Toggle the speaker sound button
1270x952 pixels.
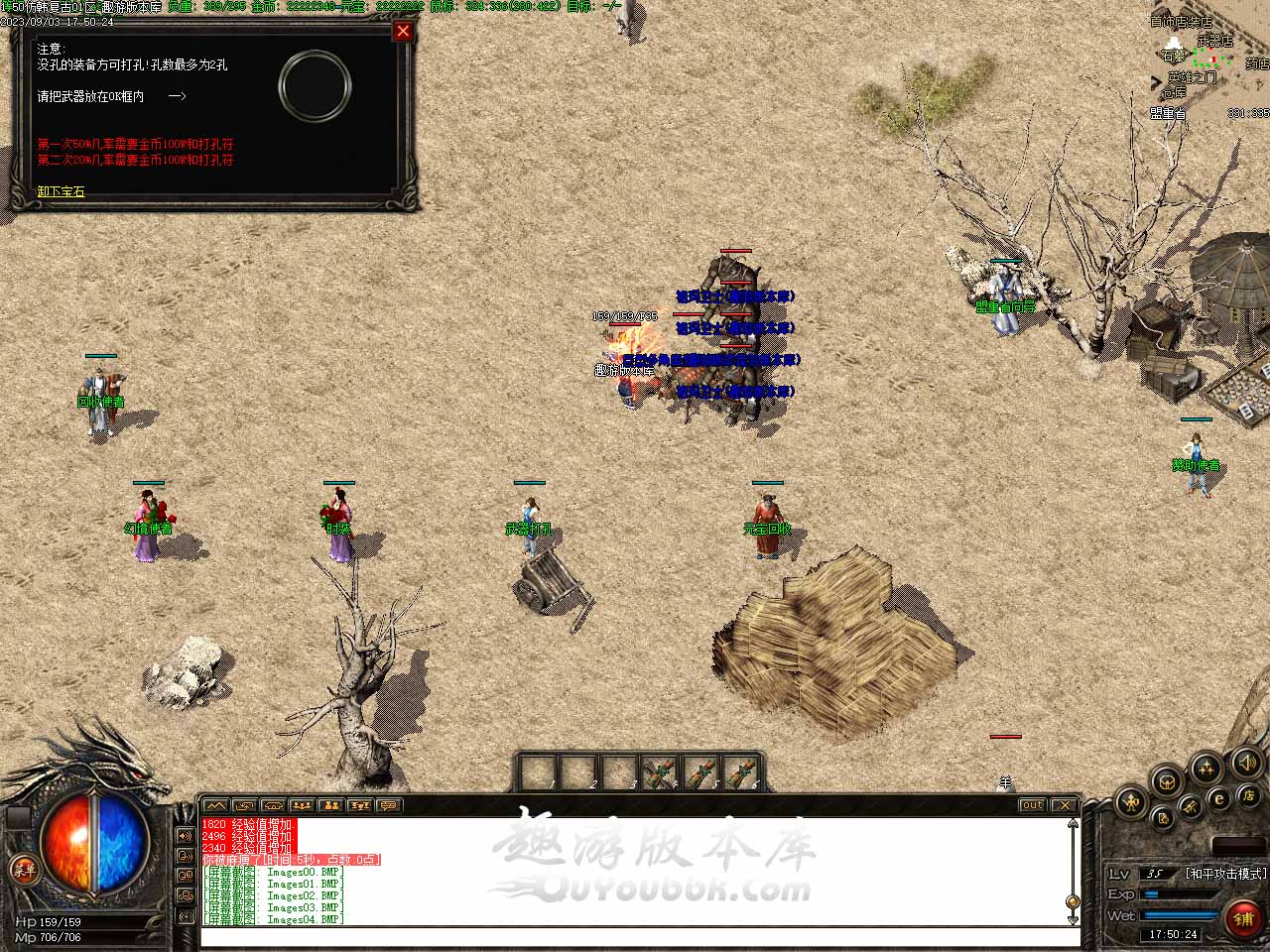click(1246, 763)
